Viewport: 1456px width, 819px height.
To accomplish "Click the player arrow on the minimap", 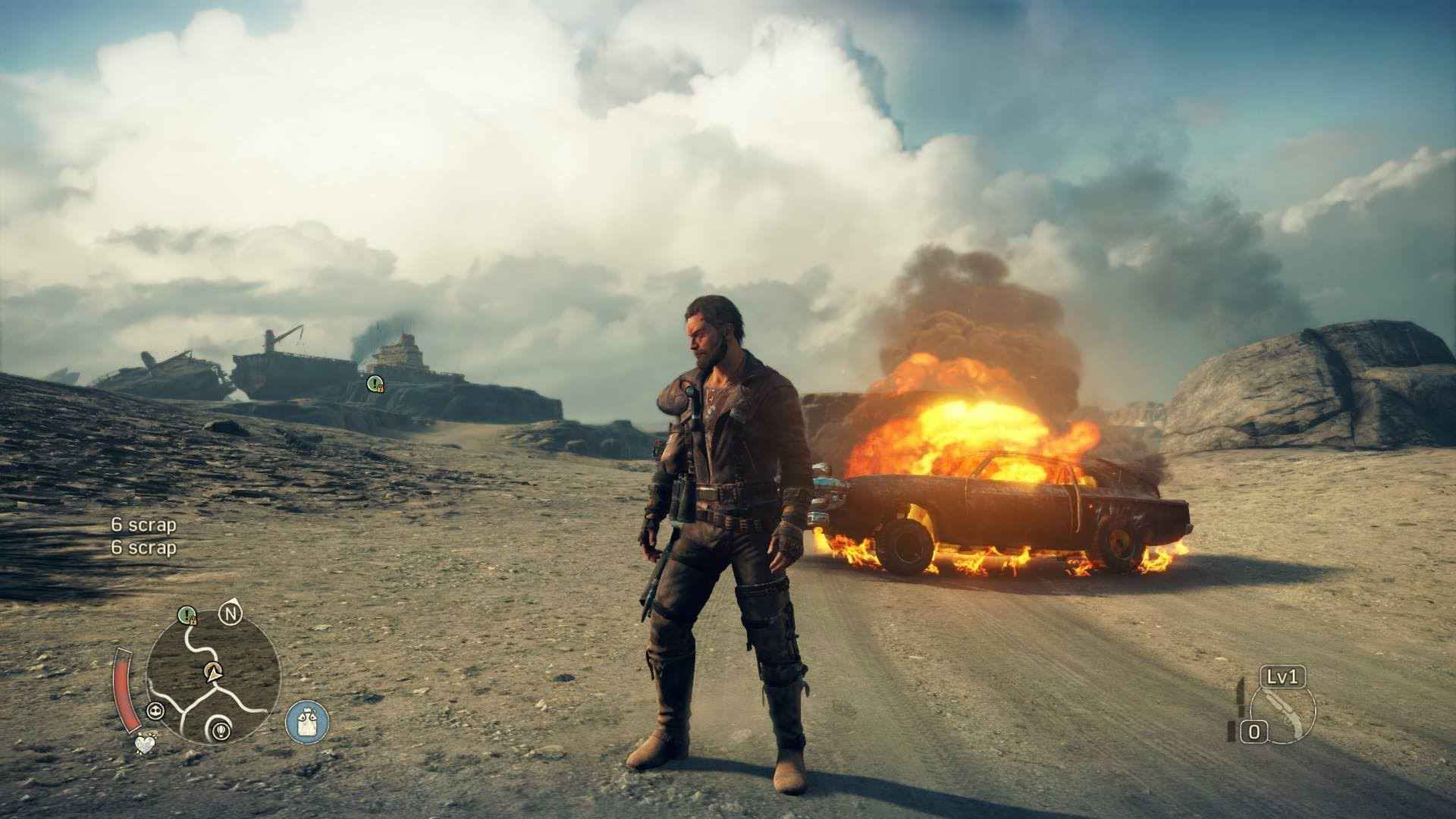I will [213, 670].
